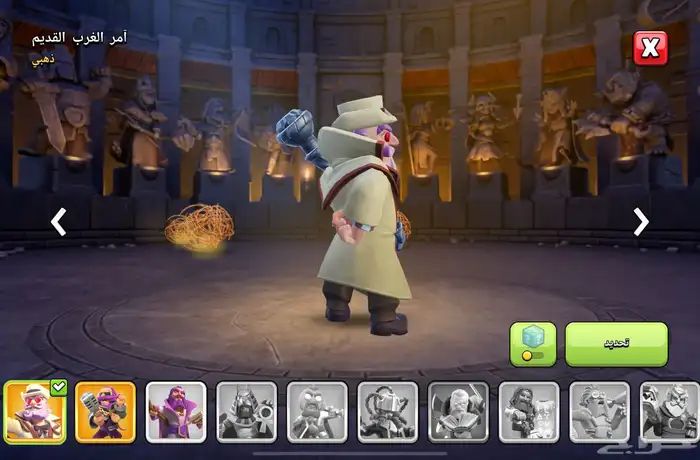Choose the gold-framed purple skin thumbnail
The width and height of the screenshot is (700, 460).
[106, 411]
